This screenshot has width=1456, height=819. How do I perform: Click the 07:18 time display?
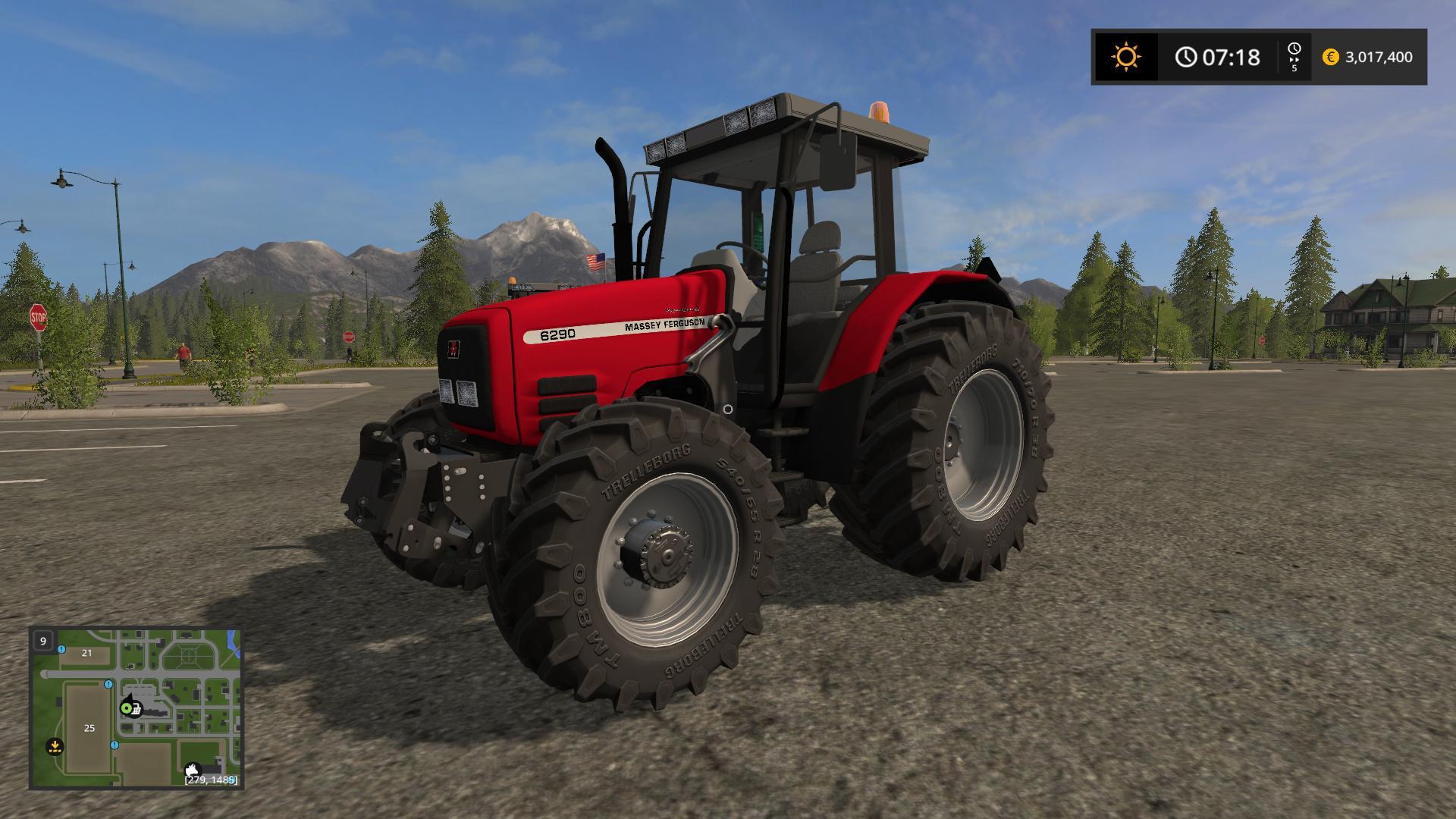coord(1232,57)
